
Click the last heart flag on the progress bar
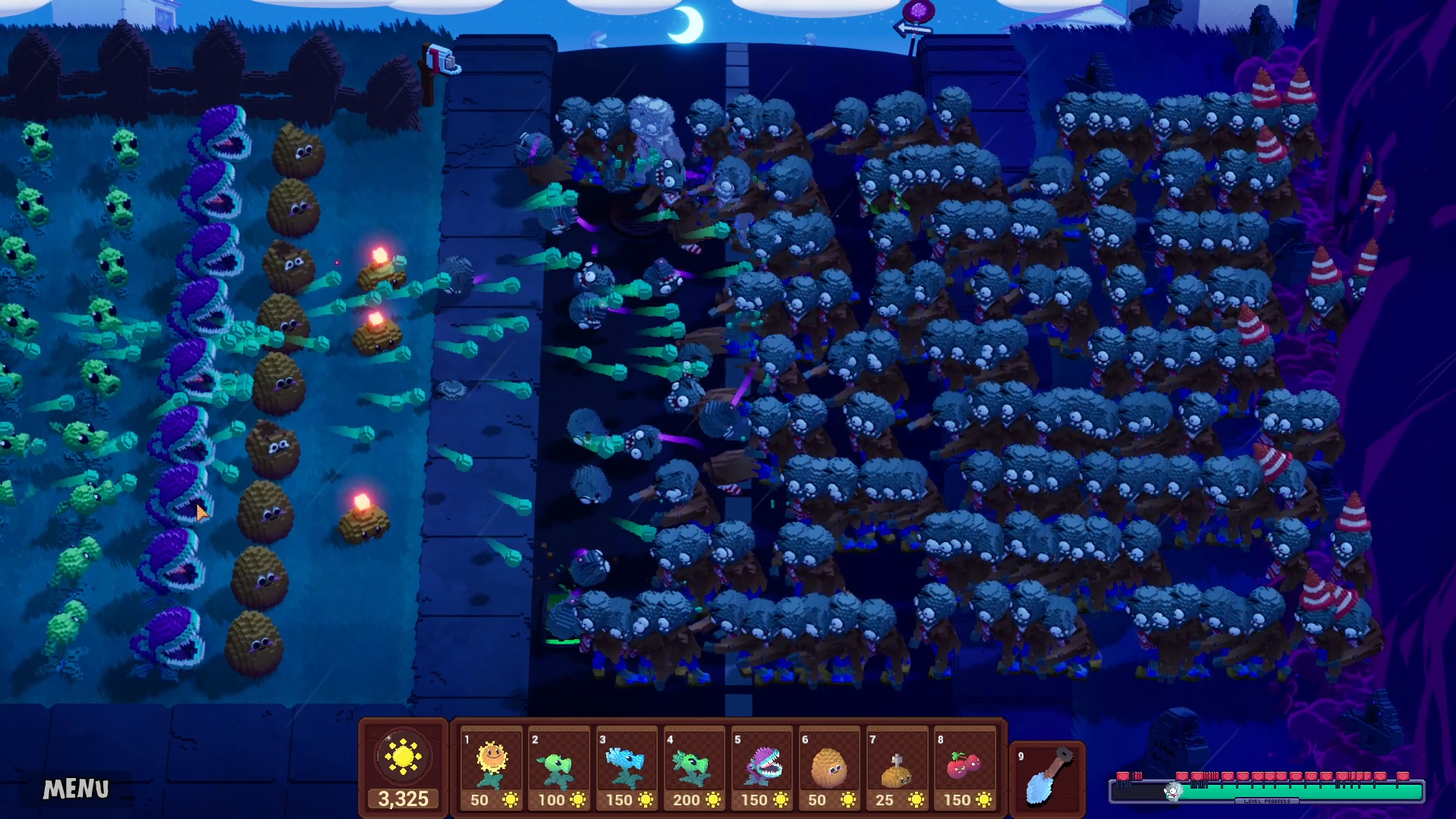coord(1404,775)
